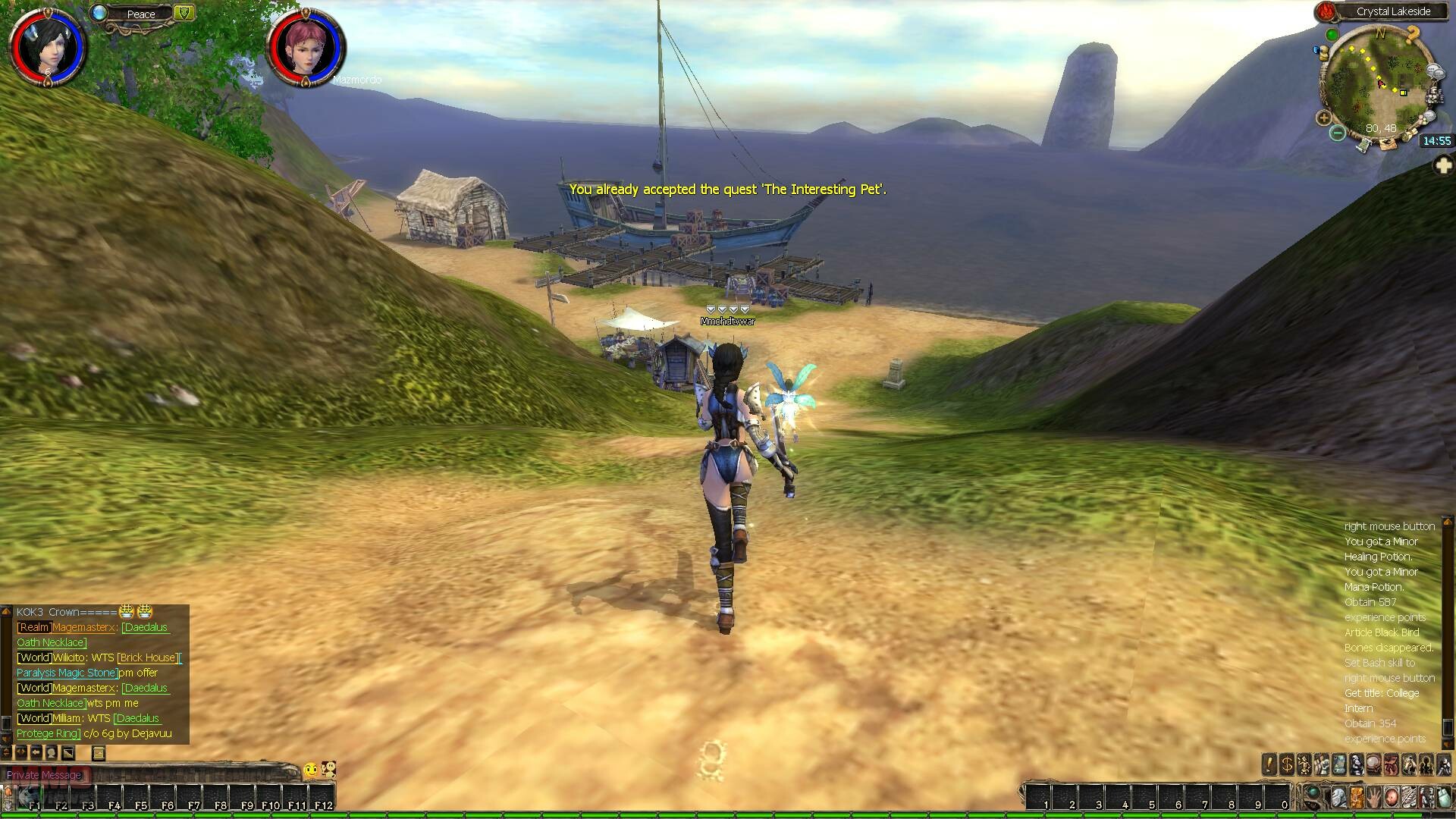Click the red flame icon beside zone name
Viewport: 1456px width, 819px height.
tap(1326, 11)
